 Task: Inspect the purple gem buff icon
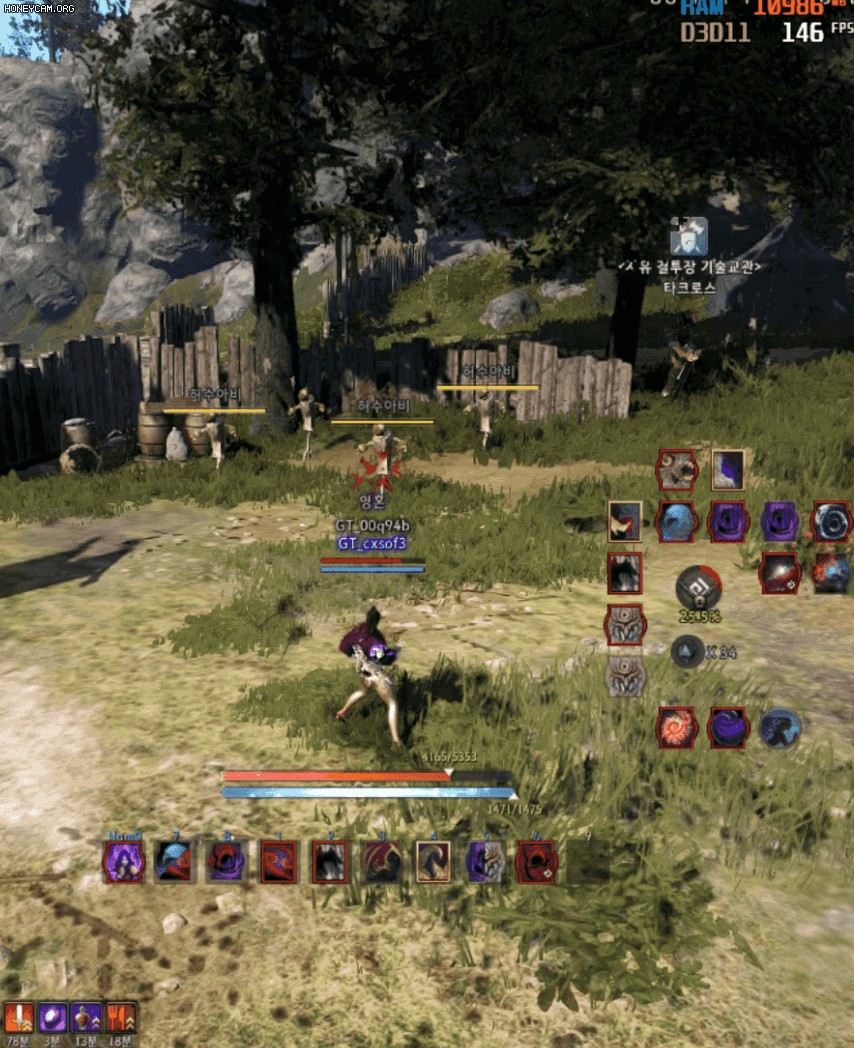[x=52, y=1018]
